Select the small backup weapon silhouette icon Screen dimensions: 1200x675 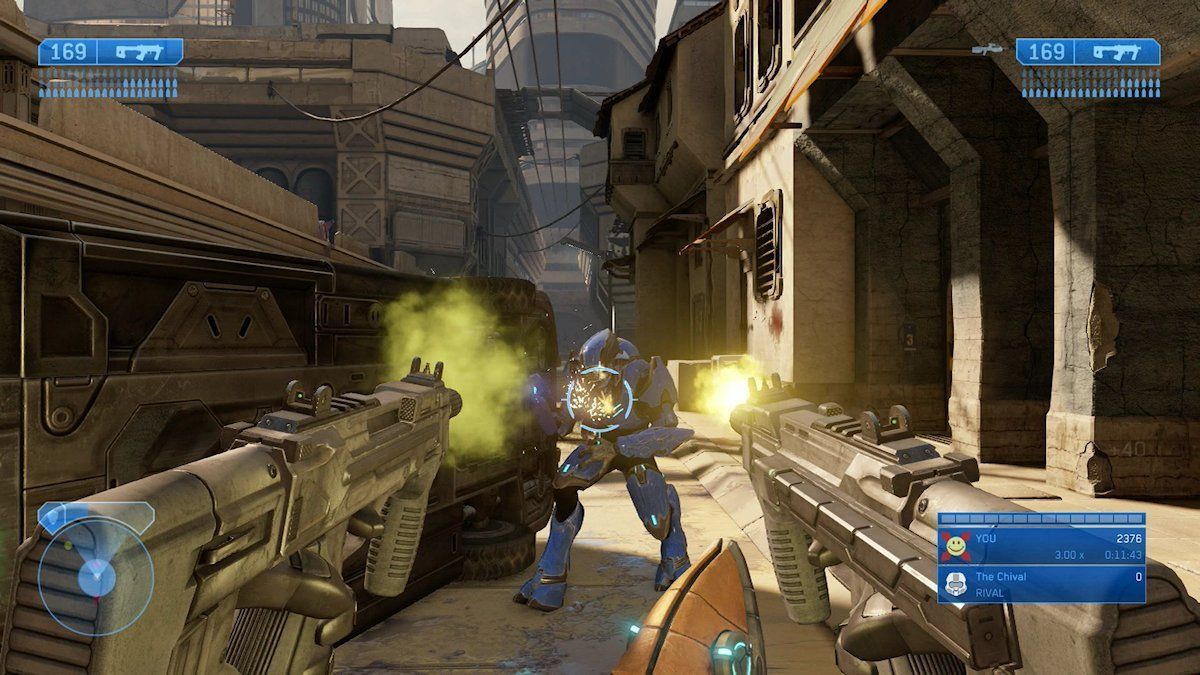[x=986, y=49]
